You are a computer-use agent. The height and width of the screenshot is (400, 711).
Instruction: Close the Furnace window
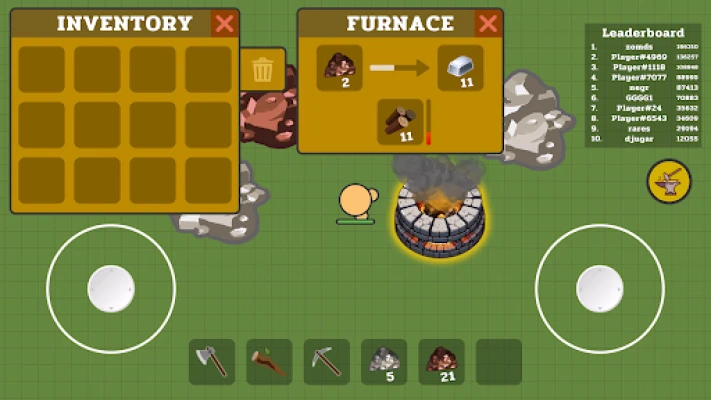(x=487, y=24)
